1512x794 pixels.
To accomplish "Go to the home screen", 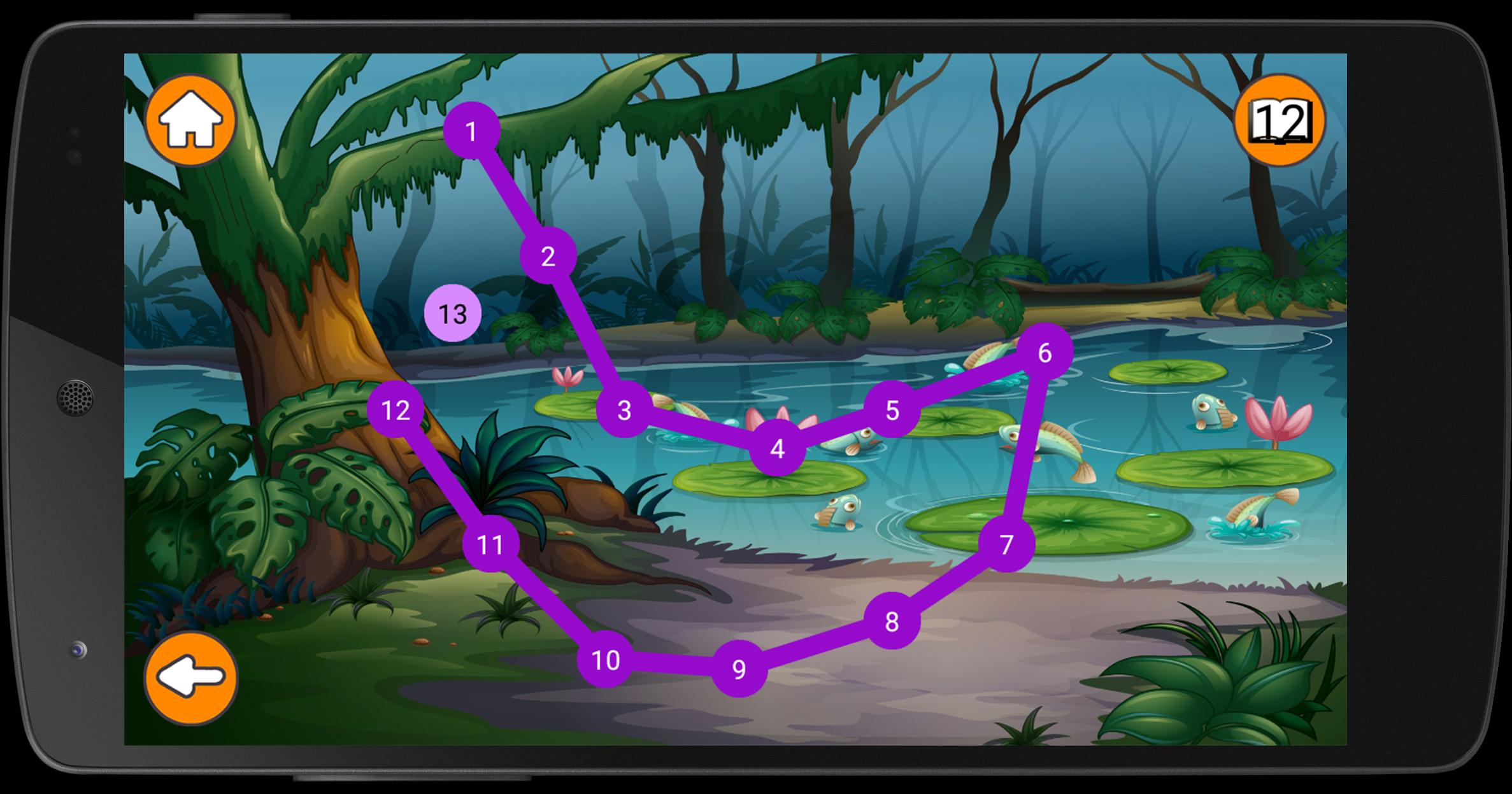I will pyautogui.click(x=190, y=120).
